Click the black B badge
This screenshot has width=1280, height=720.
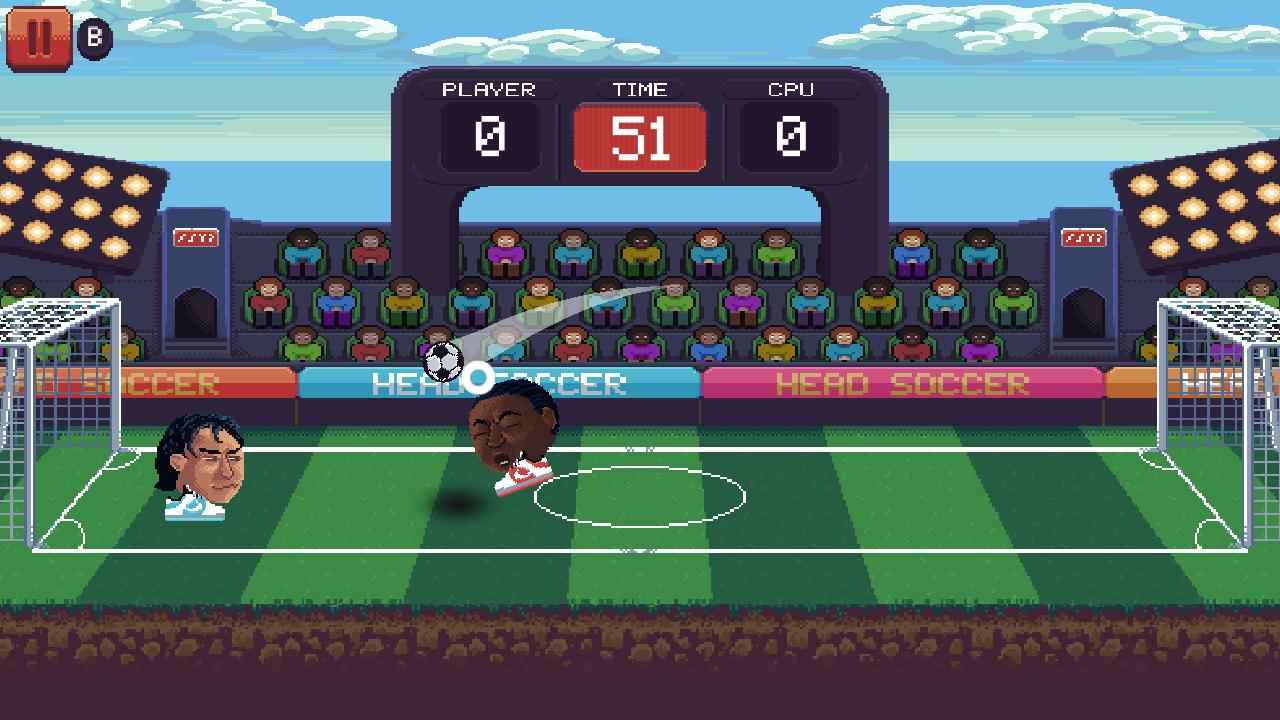click(x=95, y=38)
